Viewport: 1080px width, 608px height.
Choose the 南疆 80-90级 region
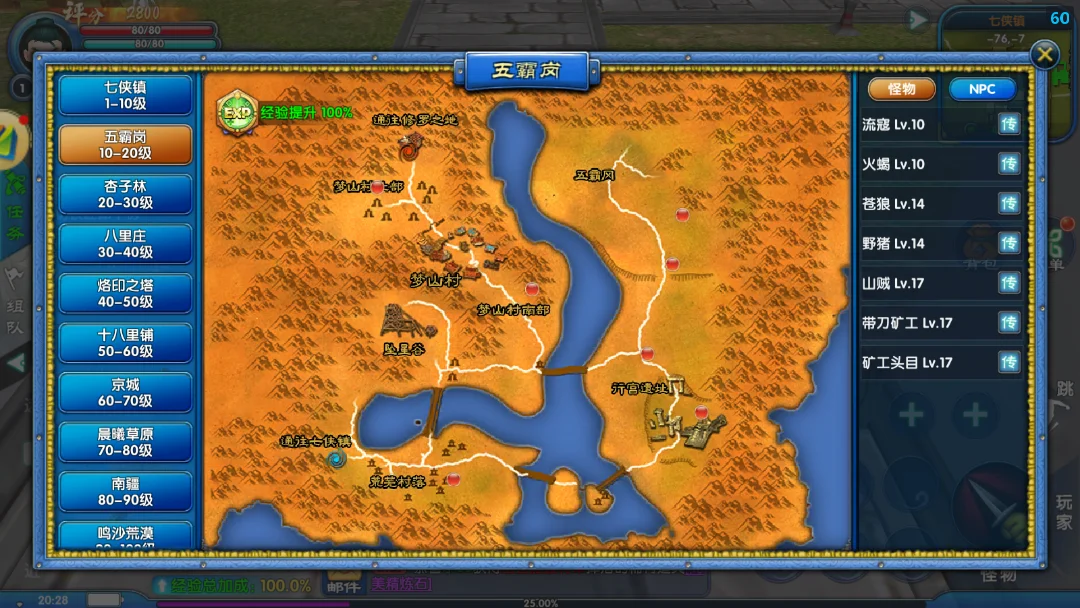pyautogui.click(x=125, y=491)
